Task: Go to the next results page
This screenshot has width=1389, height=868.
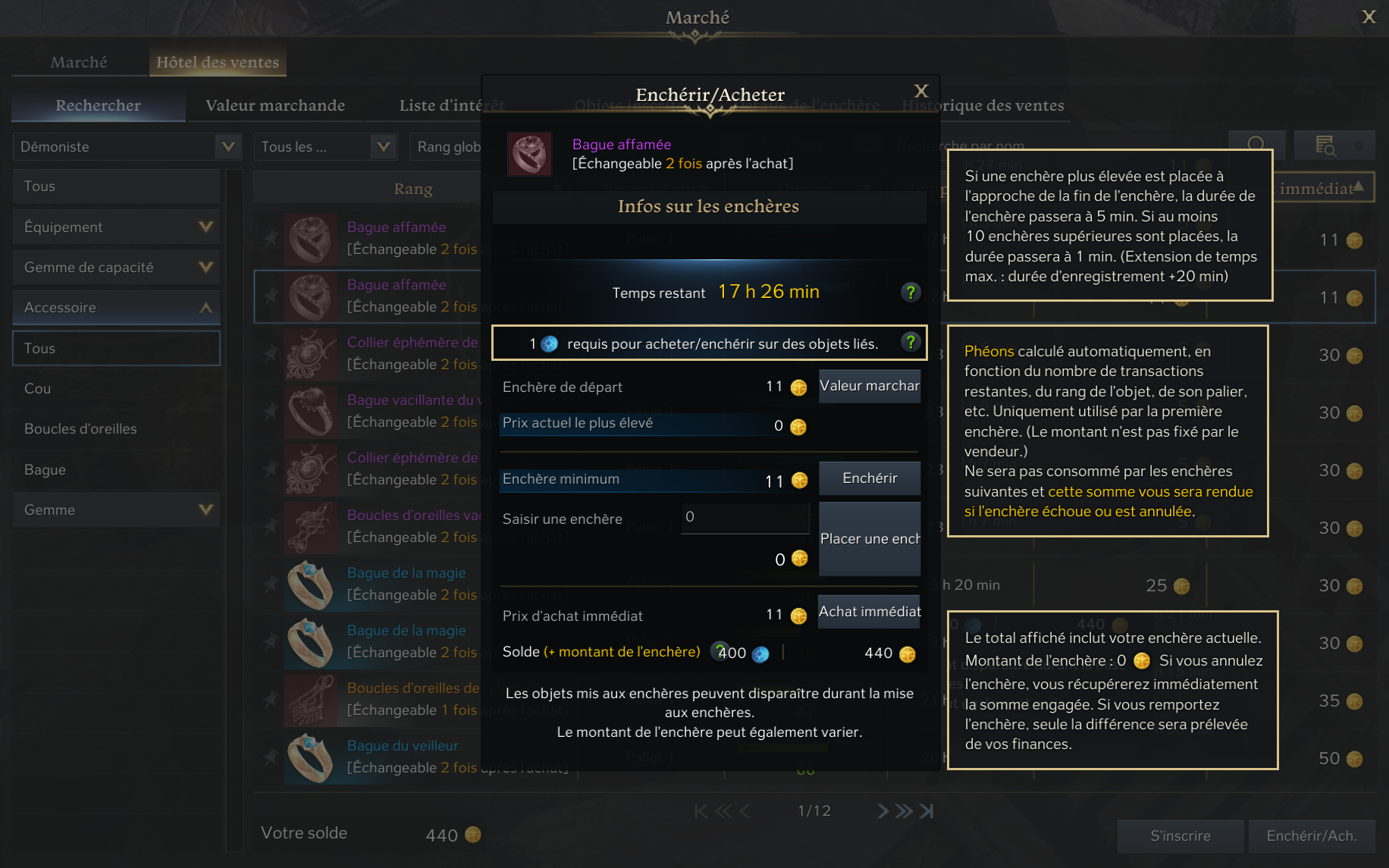Action: (883, 811)
